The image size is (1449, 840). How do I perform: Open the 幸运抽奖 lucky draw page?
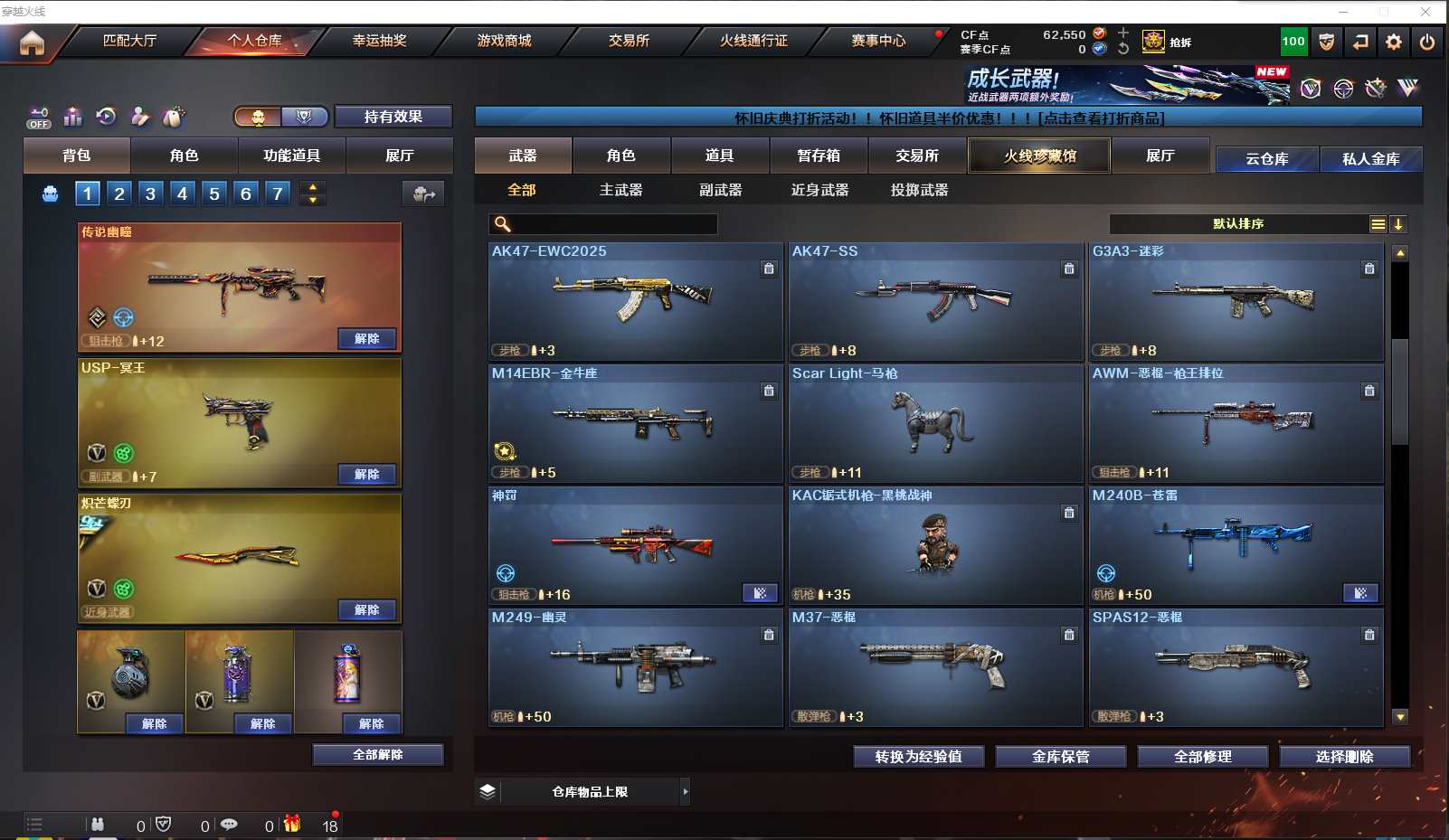coord(379,41)
